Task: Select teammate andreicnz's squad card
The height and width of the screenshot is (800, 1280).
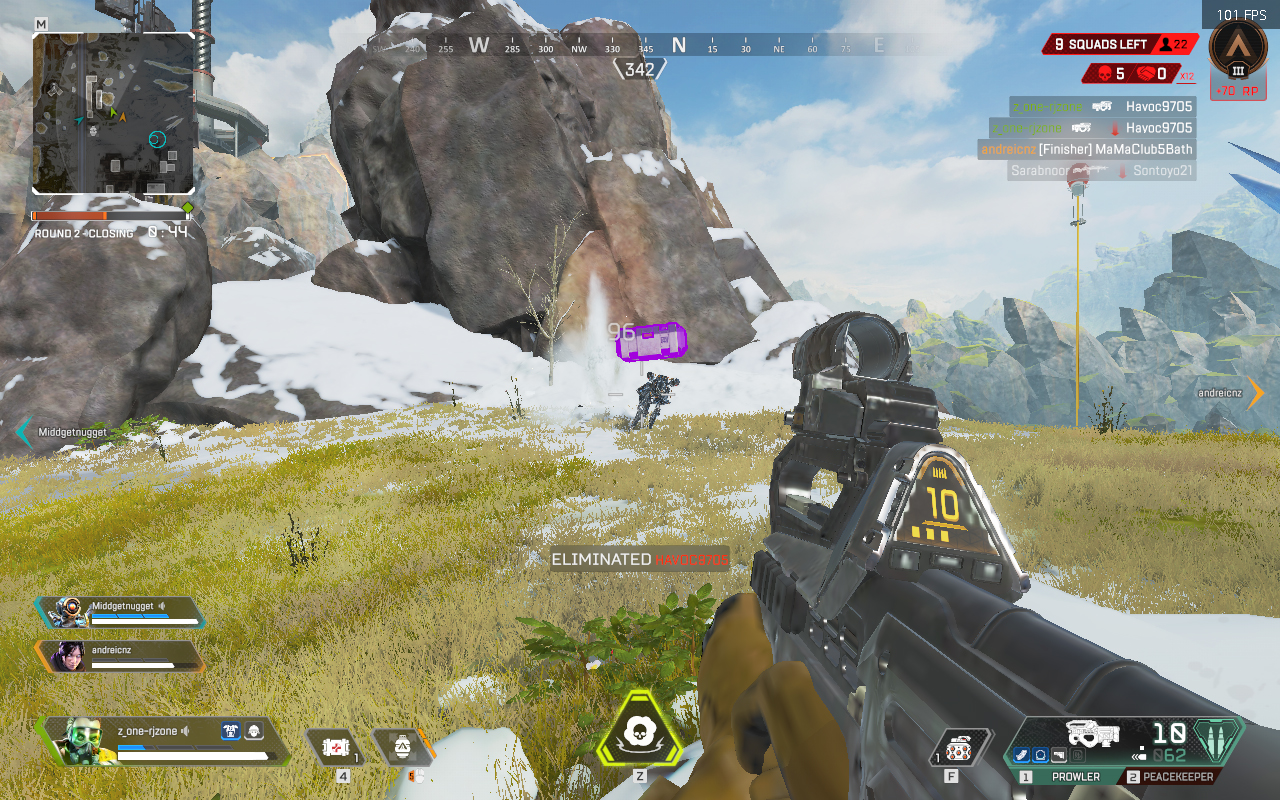Action: coord(120,655)
